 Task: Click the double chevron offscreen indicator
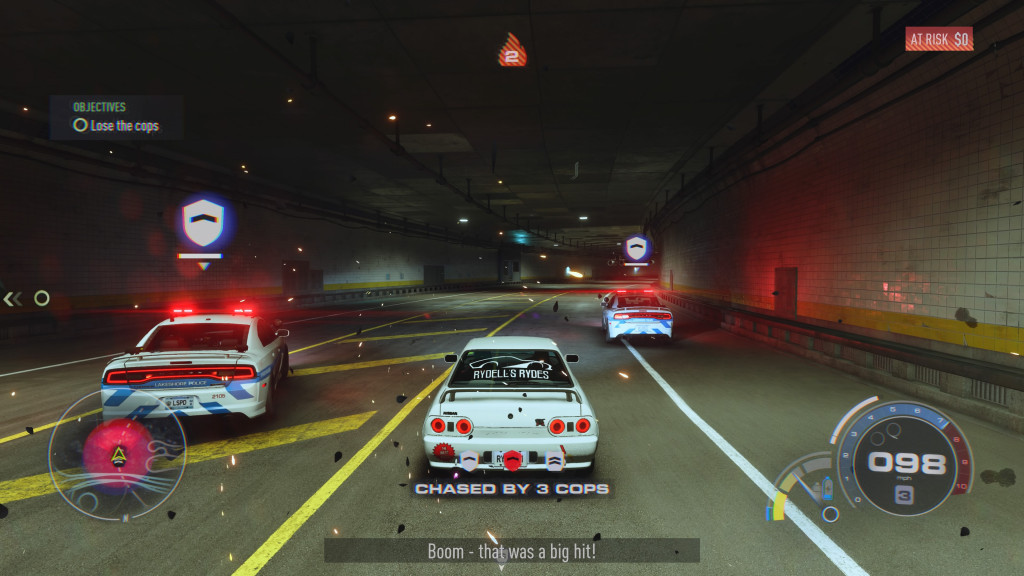coord(12,298)
